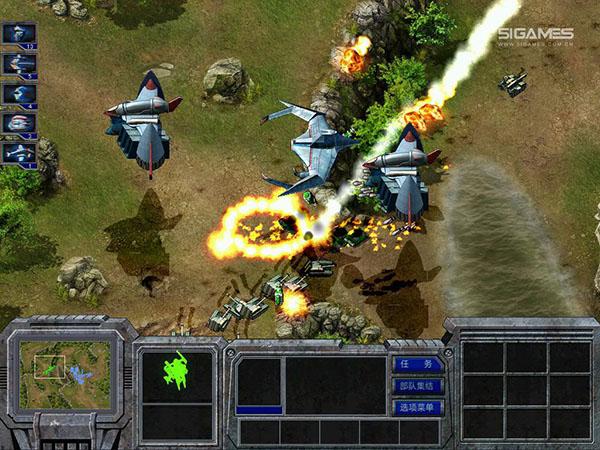This screenshot has width=600, height=450.
Task: Choose the unit group showing count 4
Action: pyautogui.click(x=19, y=95)
